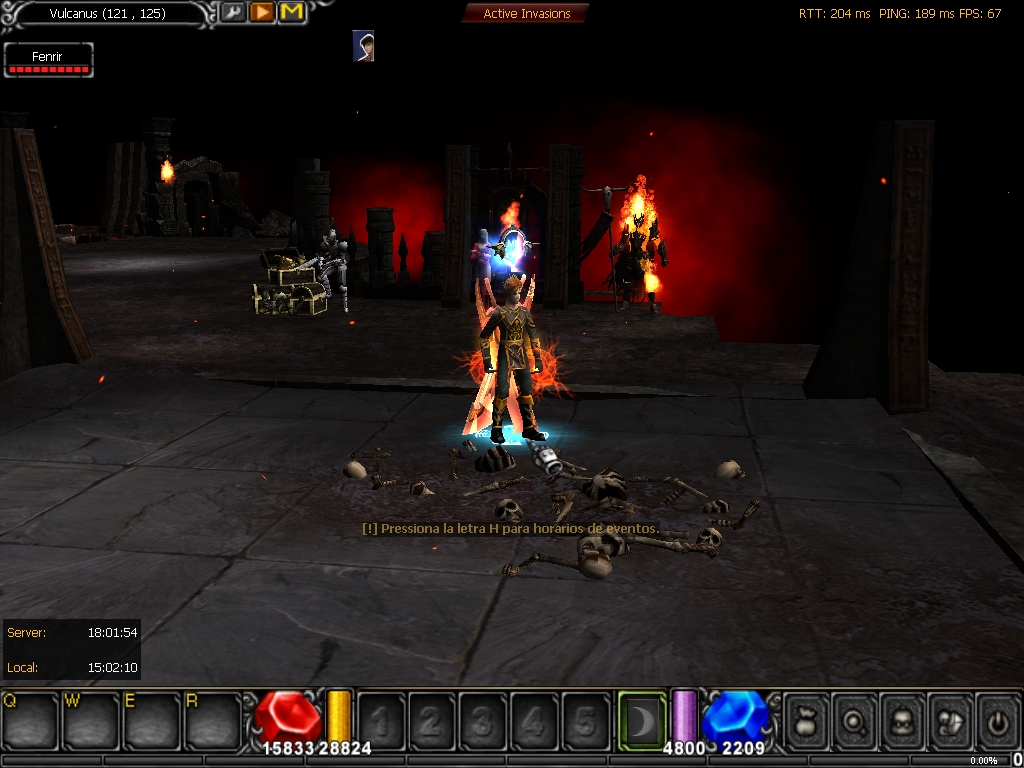Image resolution: width=1024 pixels, height=768 pixels.
Task: Click the character portrait buff icon
Action: (364, 46)
